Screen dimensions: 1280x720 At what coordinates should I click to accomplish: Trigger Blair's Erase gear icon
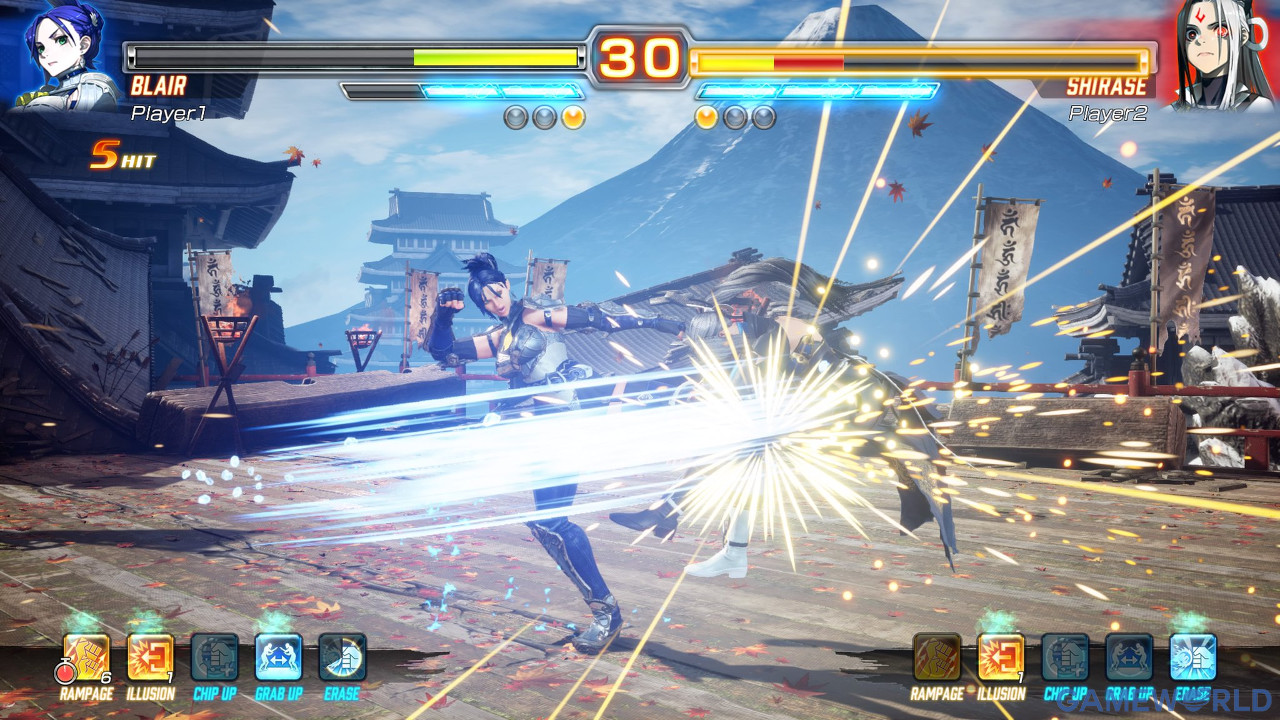343,657
